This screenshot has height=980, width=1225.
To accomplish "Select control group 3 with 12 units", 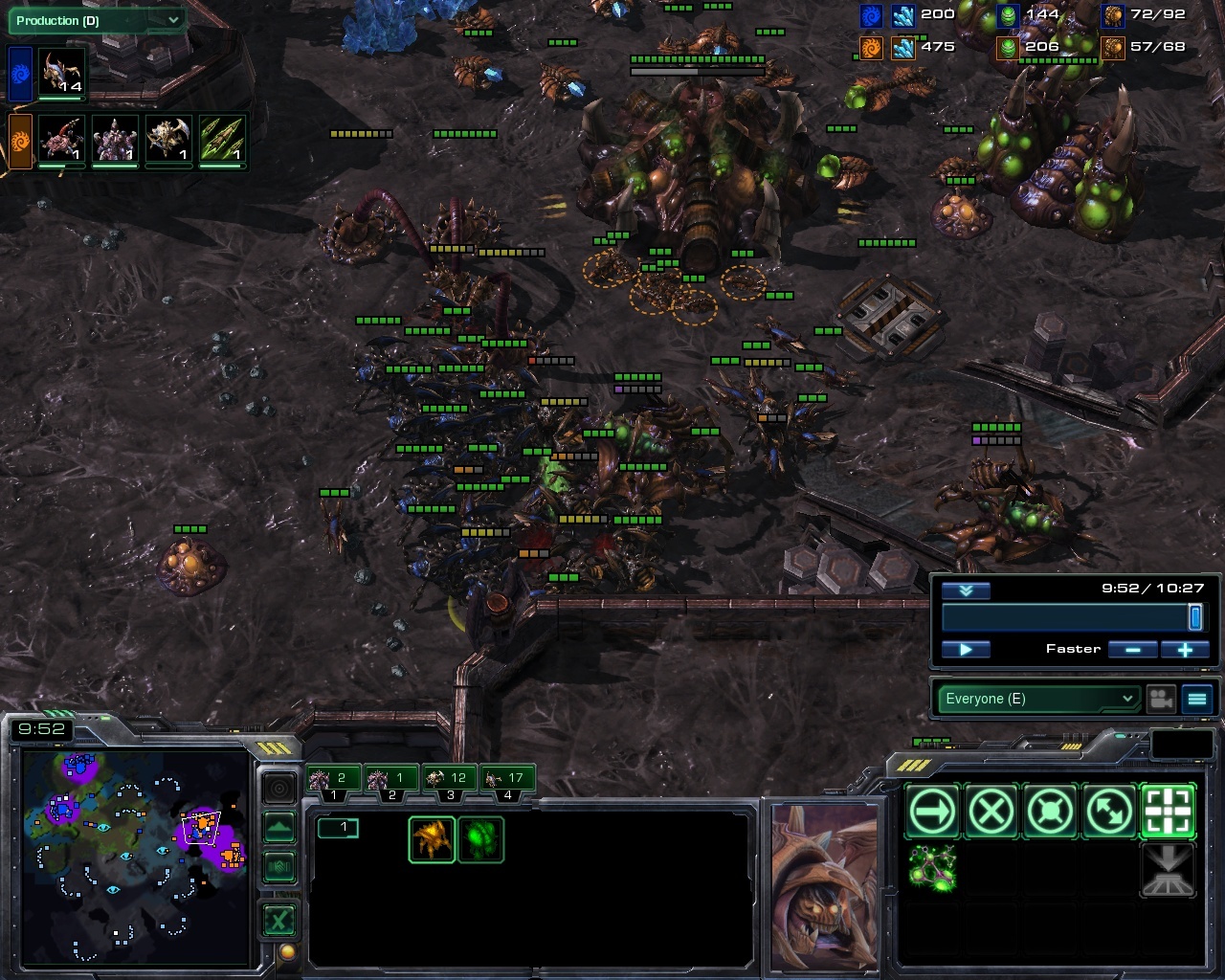I will tap(450, 779).
